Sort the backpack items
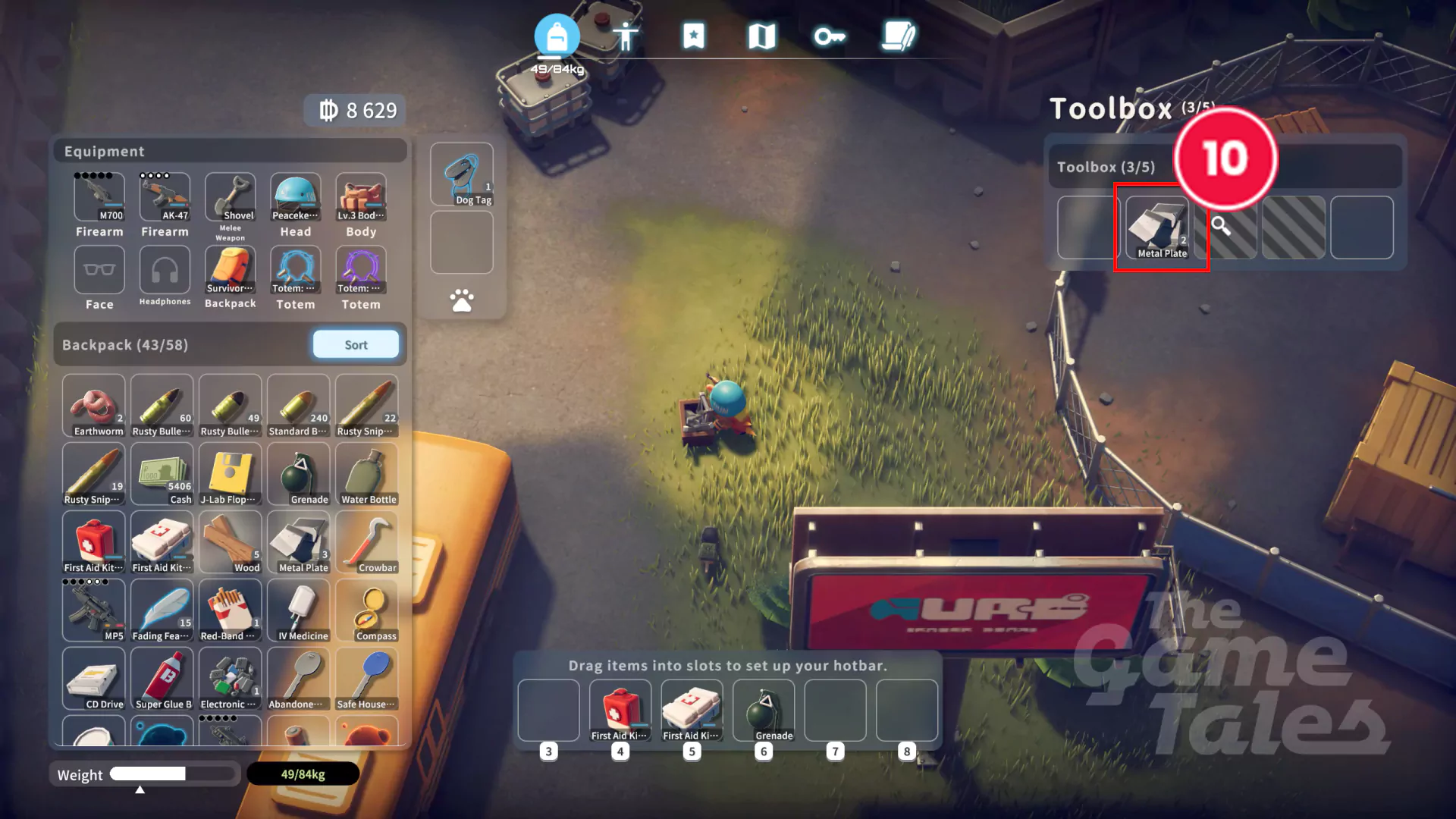Screen dimensions: 1456x819 click(x=356, y=345)
